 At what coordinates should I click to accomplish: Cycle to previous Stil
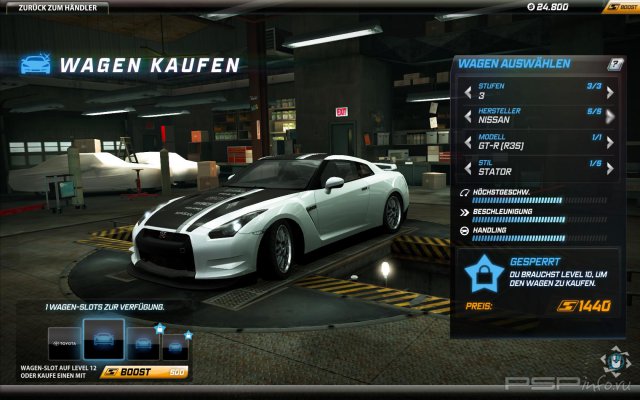coord(467,167)
